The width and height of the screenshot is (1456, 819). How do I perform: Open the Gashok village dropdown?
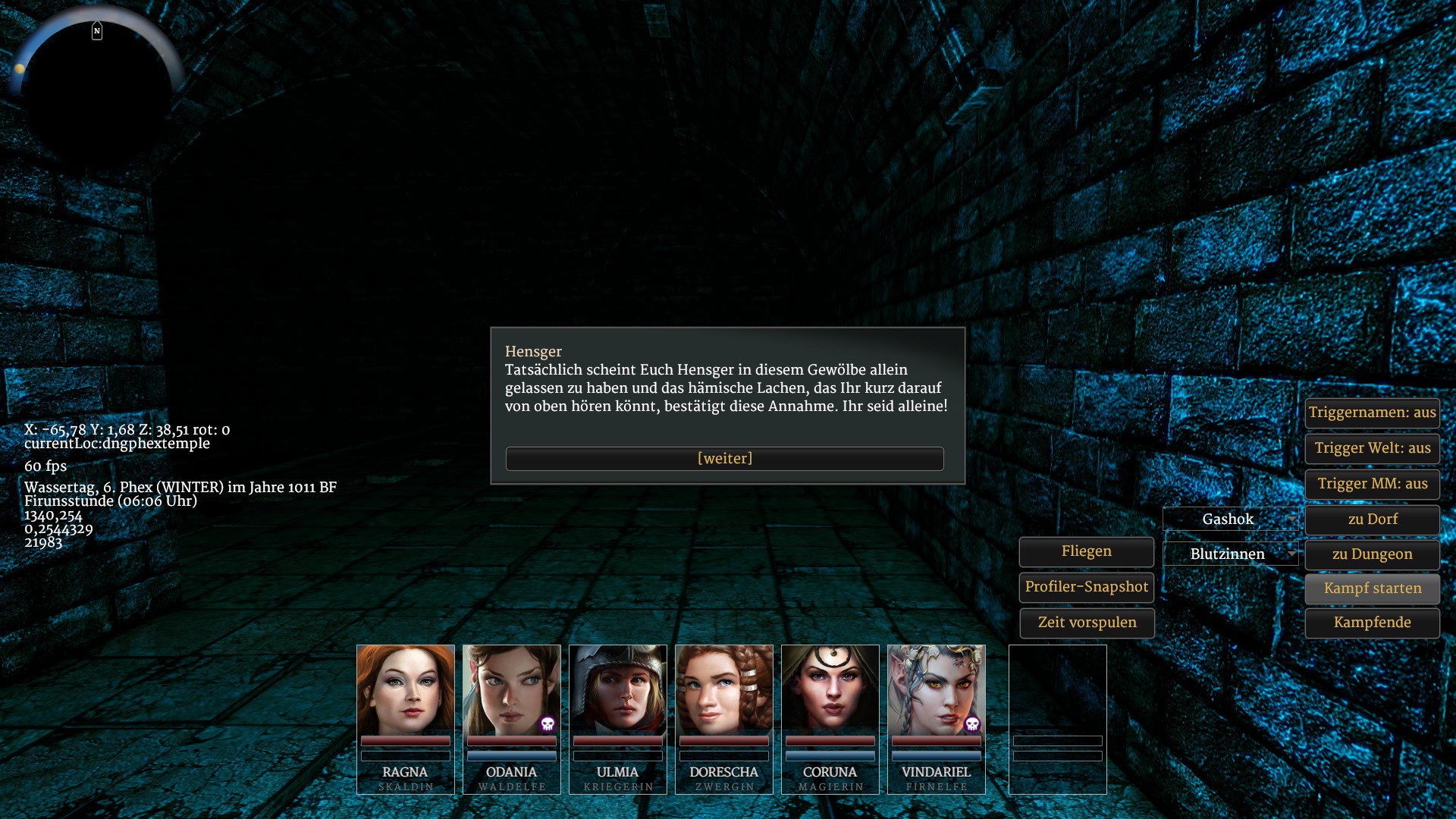tap(1231, 519)
